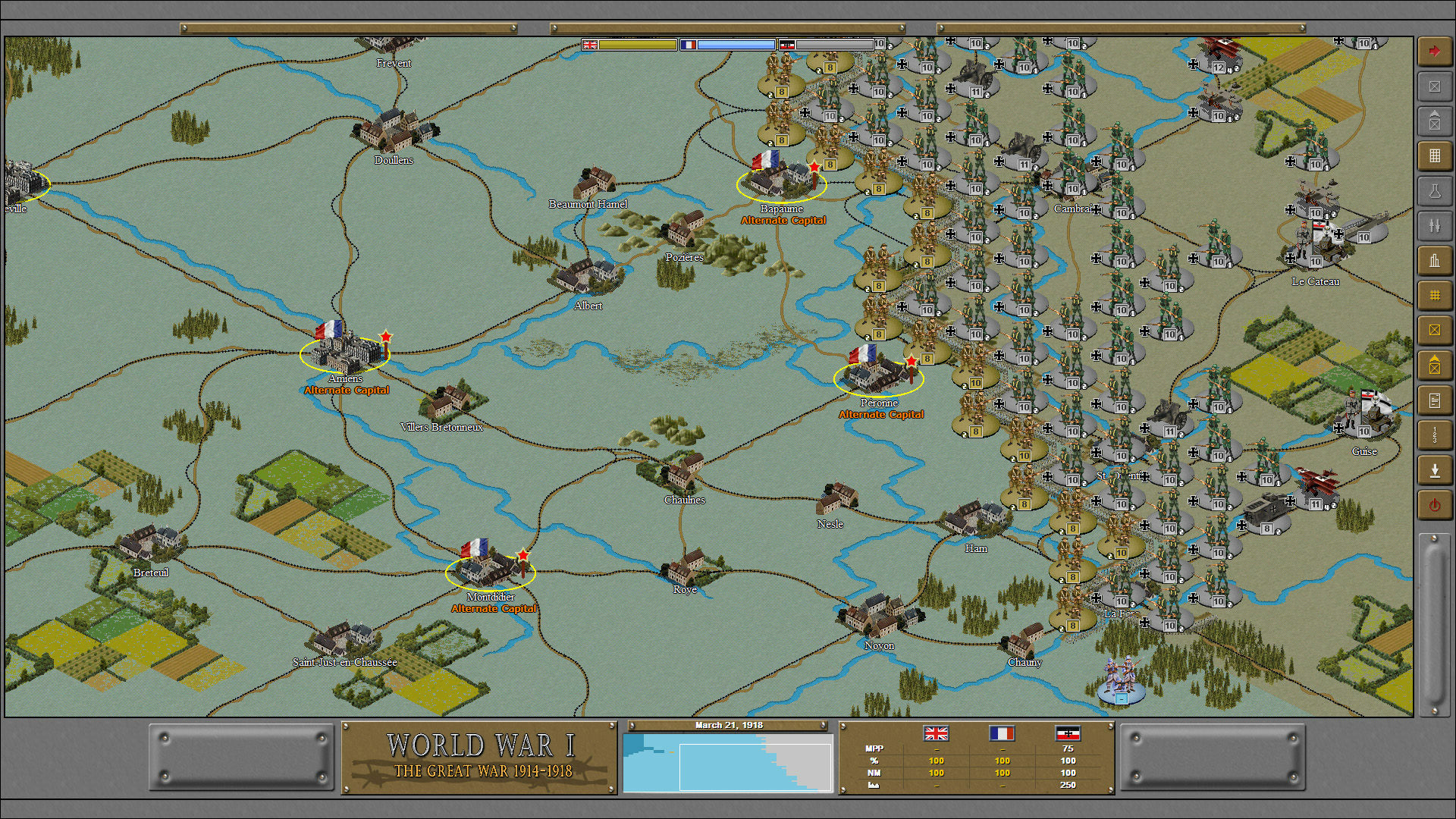The image size is (1456, 819).
Task: Click the British morale bar at the top
Action: (637, 44)
